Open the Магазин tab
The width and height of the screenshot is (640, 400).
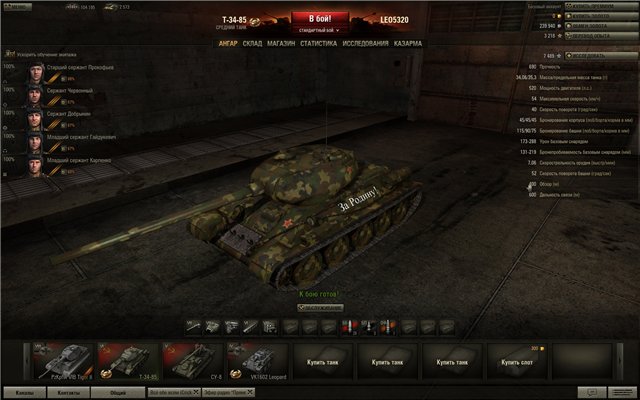pyautogui.click(x=282, y=44)
